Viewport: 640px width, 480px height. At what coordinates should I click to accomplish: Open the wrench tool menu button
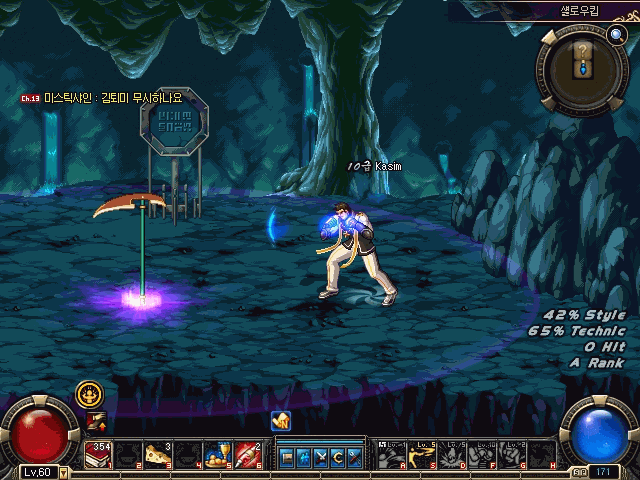point(355,457)
